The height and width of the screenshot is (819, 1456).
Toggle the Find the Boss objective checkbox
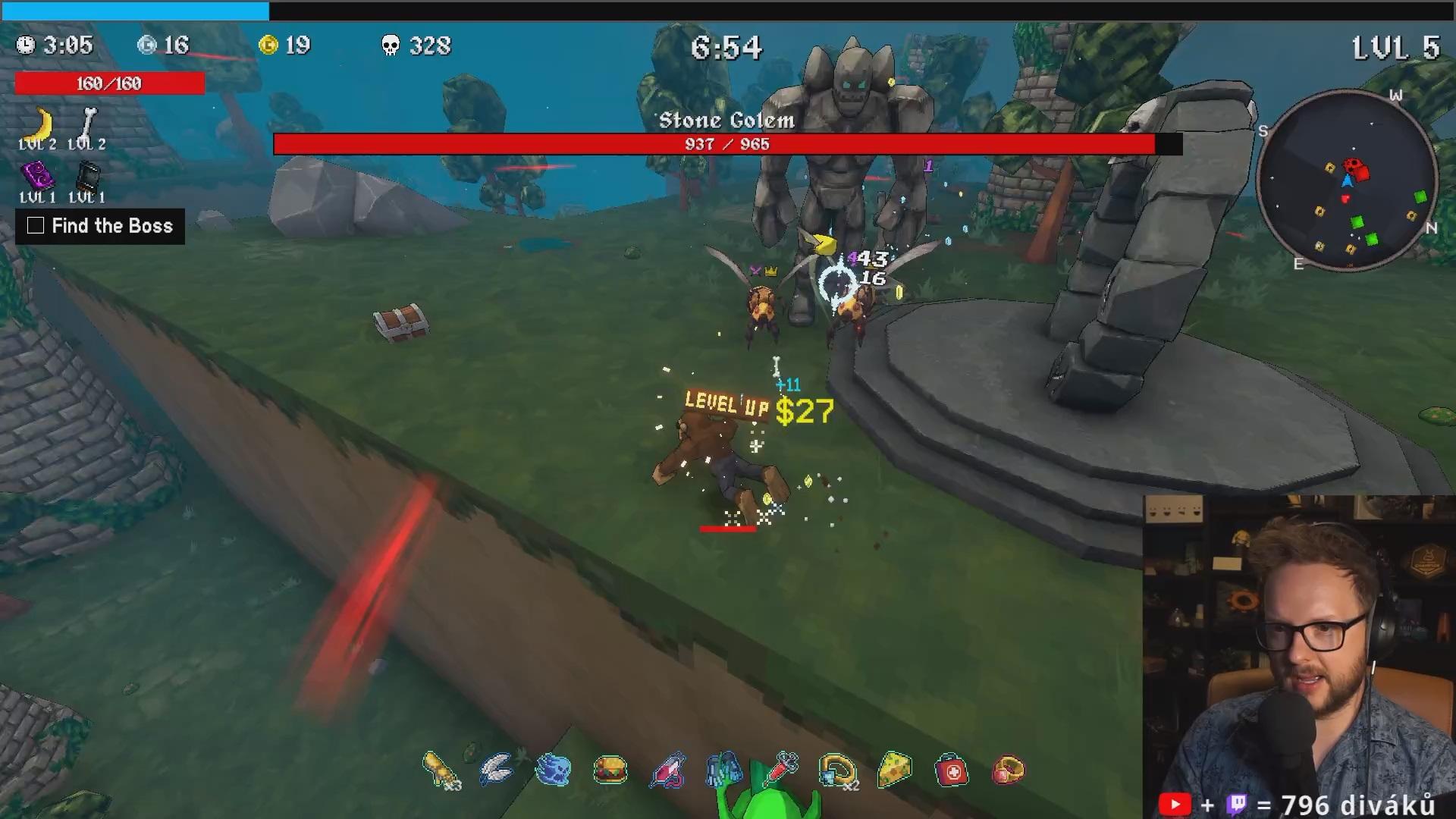[36, 226]
